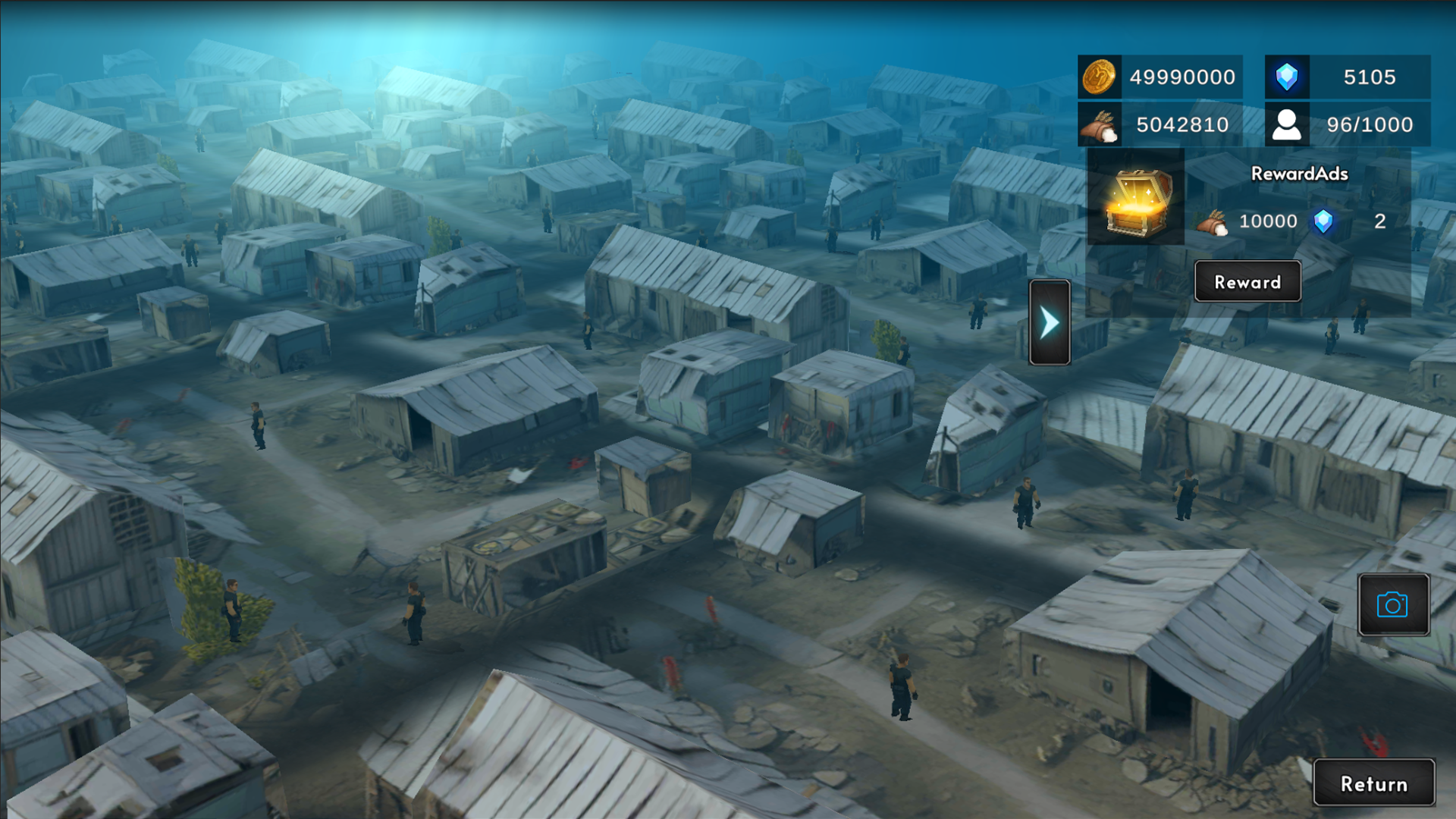Open the population counter icon
This screenshot has width=1456, height=819.
[x=1287, y=124]
